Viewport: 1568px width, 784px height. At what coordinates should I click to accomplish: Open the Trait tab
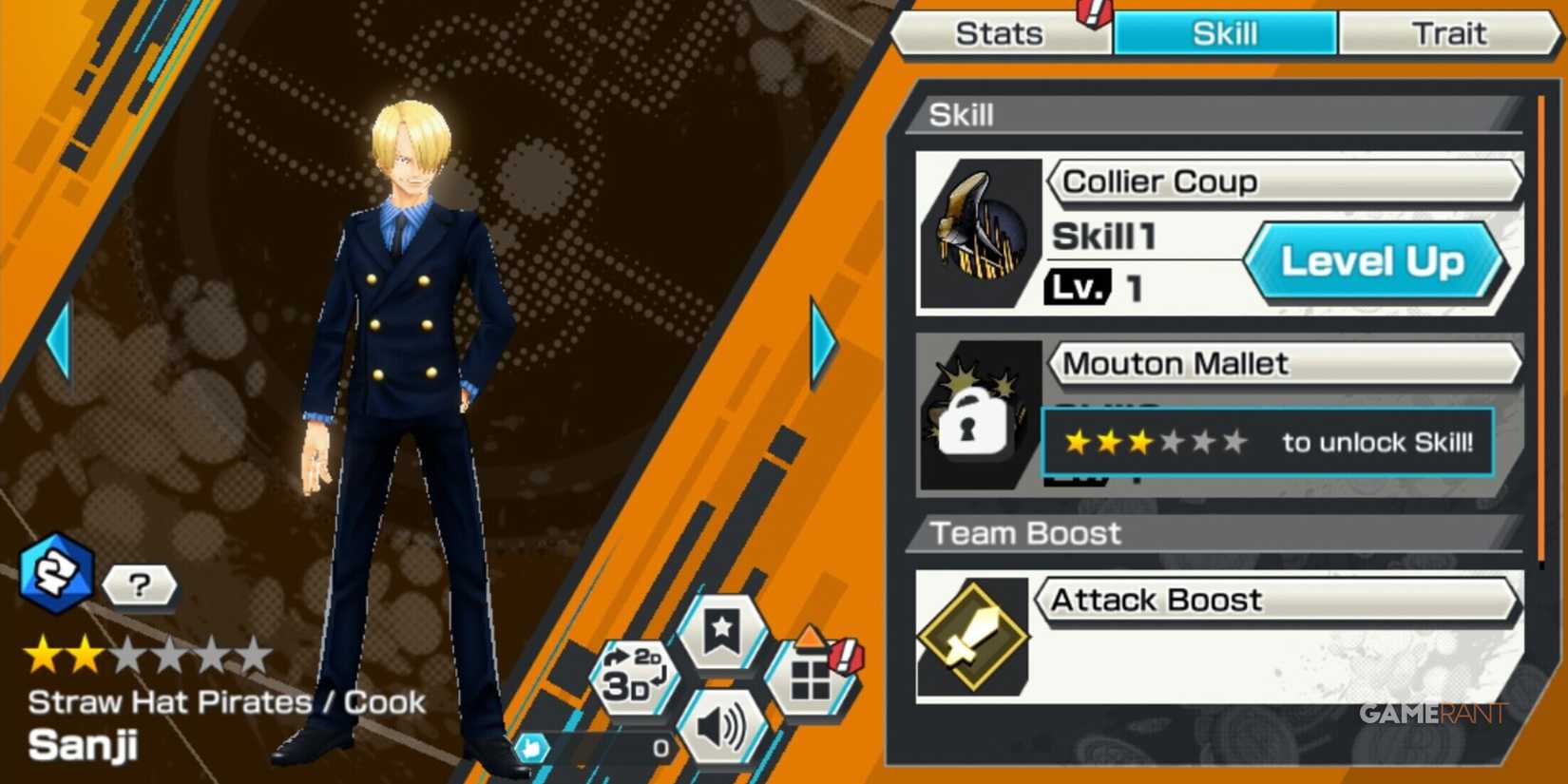1449,33
